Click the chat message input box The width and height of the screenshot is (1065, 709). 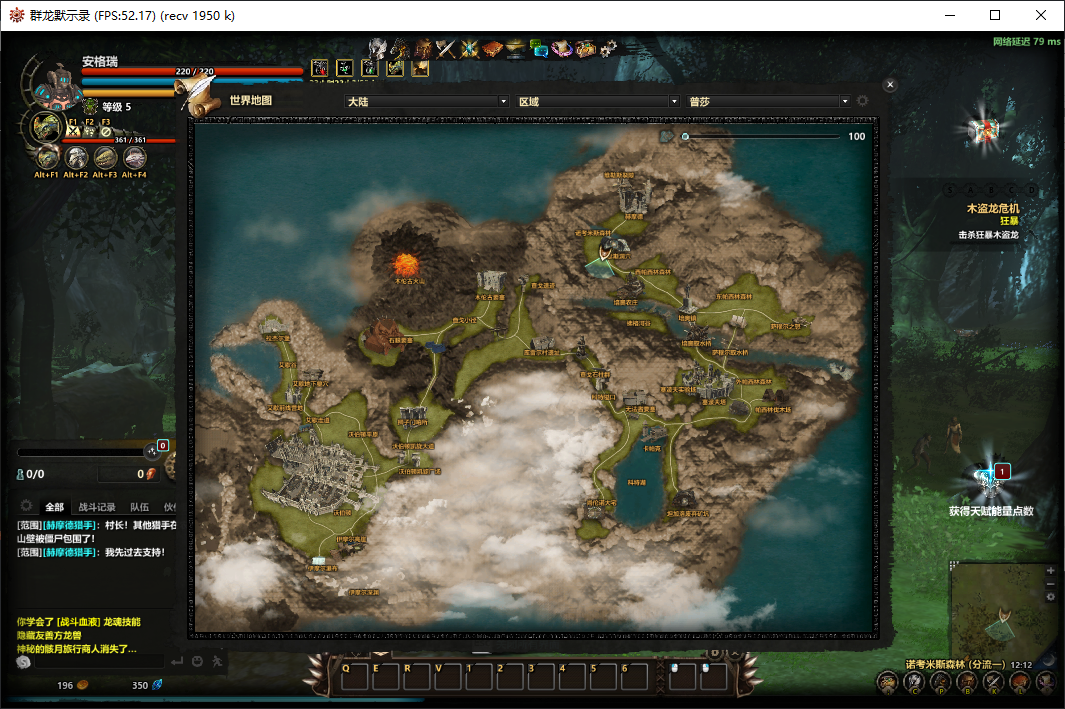point(98,661)
